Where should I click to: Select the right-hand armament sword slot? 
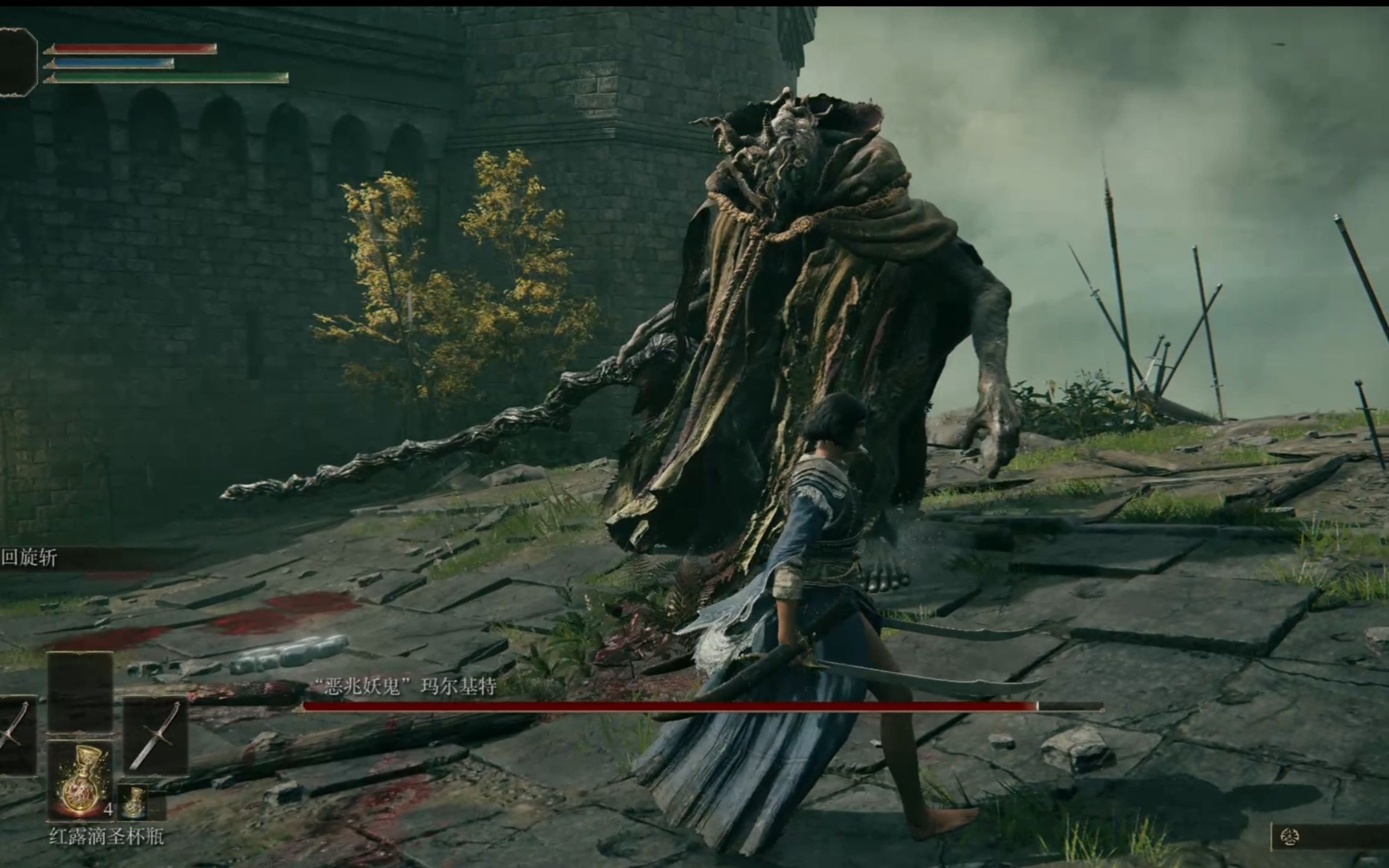coord(155,735)
